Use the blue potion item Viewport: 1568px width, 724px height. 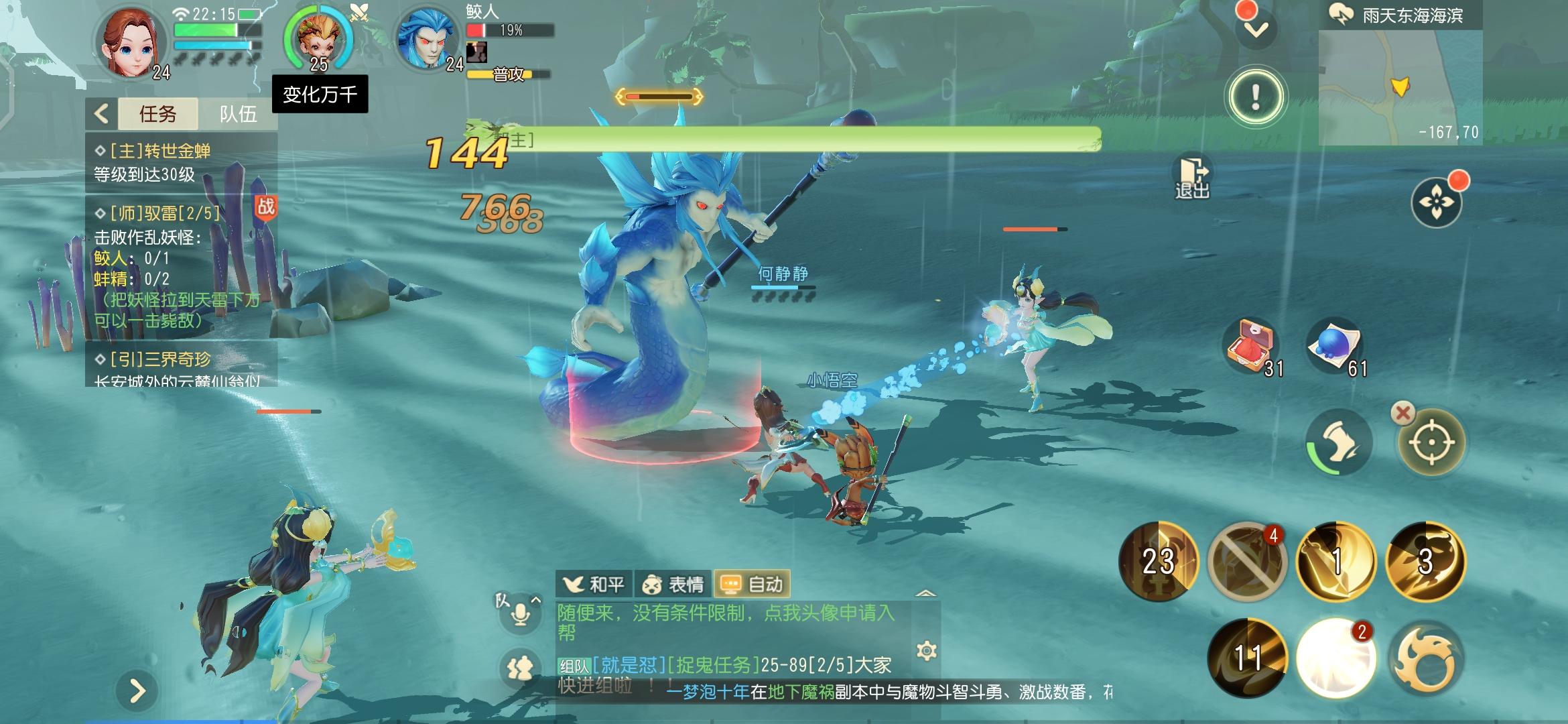(x=1334, y=347)
